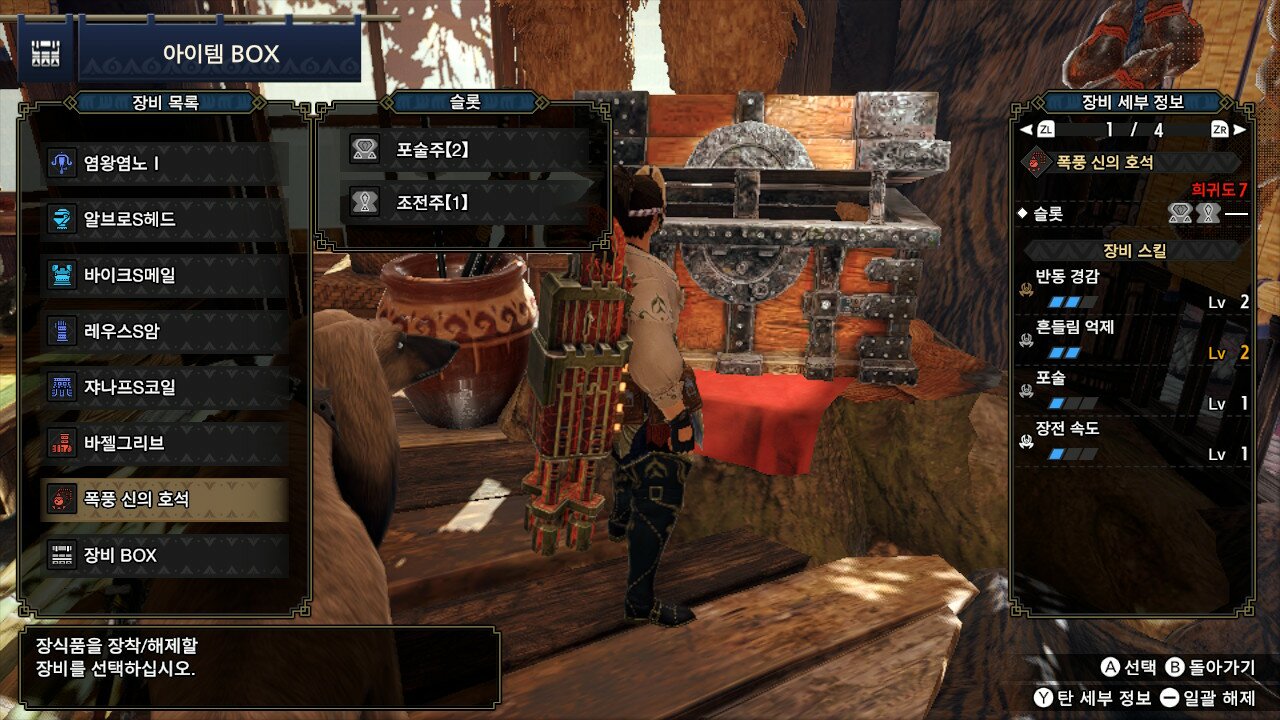Select the 포술주【2】 decoration slot
Viewport: 1280px width, 720px height.
(465, 150)
